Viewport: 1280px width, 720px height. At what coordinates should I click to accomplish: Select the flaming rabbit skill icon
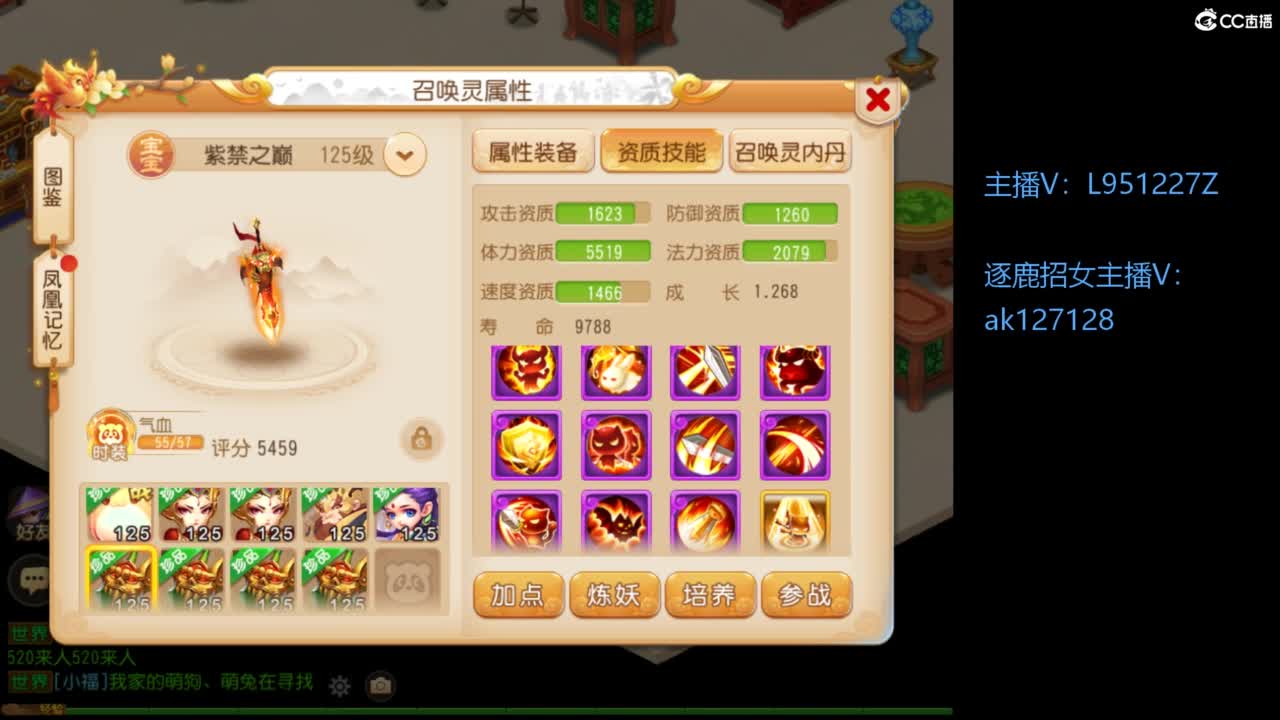tap(617, 370)
